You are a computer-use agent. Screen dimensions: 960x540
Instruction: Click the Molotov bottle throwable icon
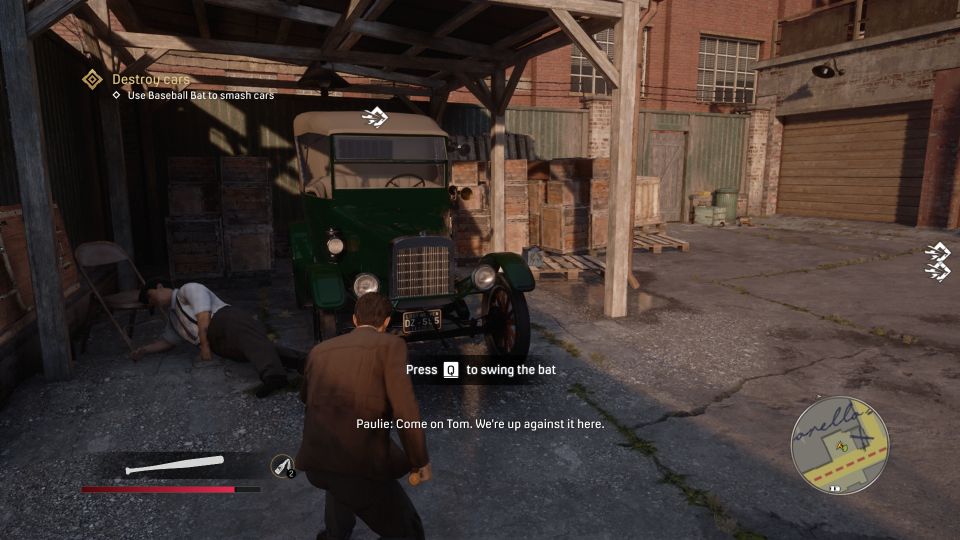tap(282, 465)
